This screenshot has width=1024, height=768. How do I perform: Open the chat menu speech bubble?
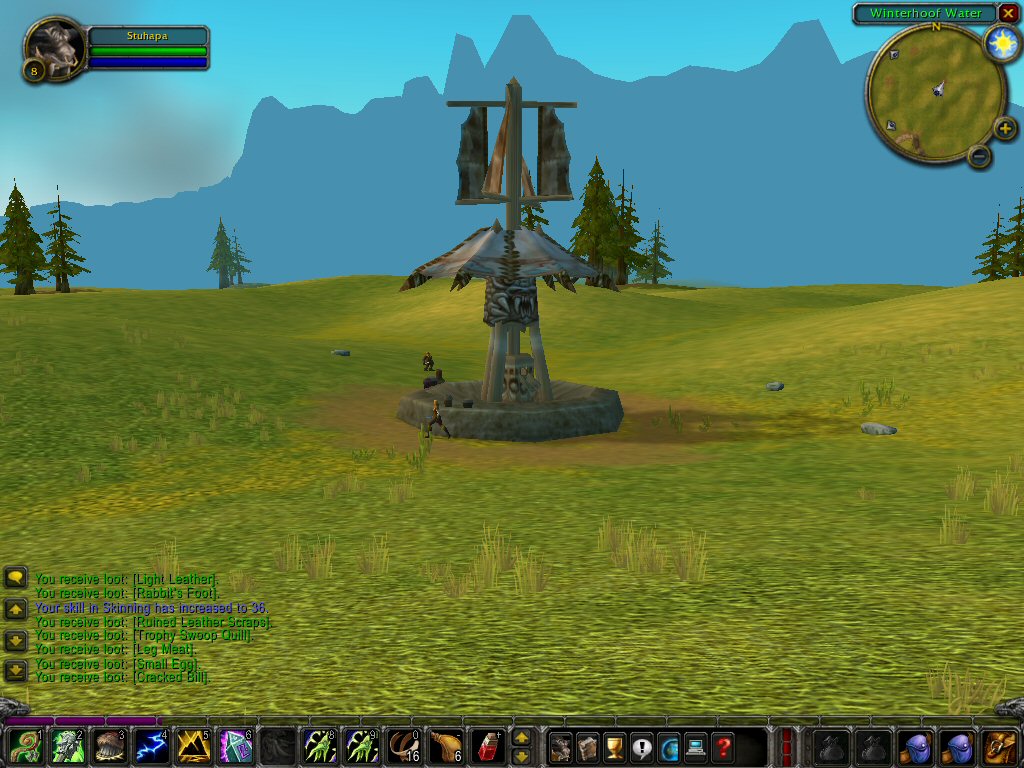16,578
